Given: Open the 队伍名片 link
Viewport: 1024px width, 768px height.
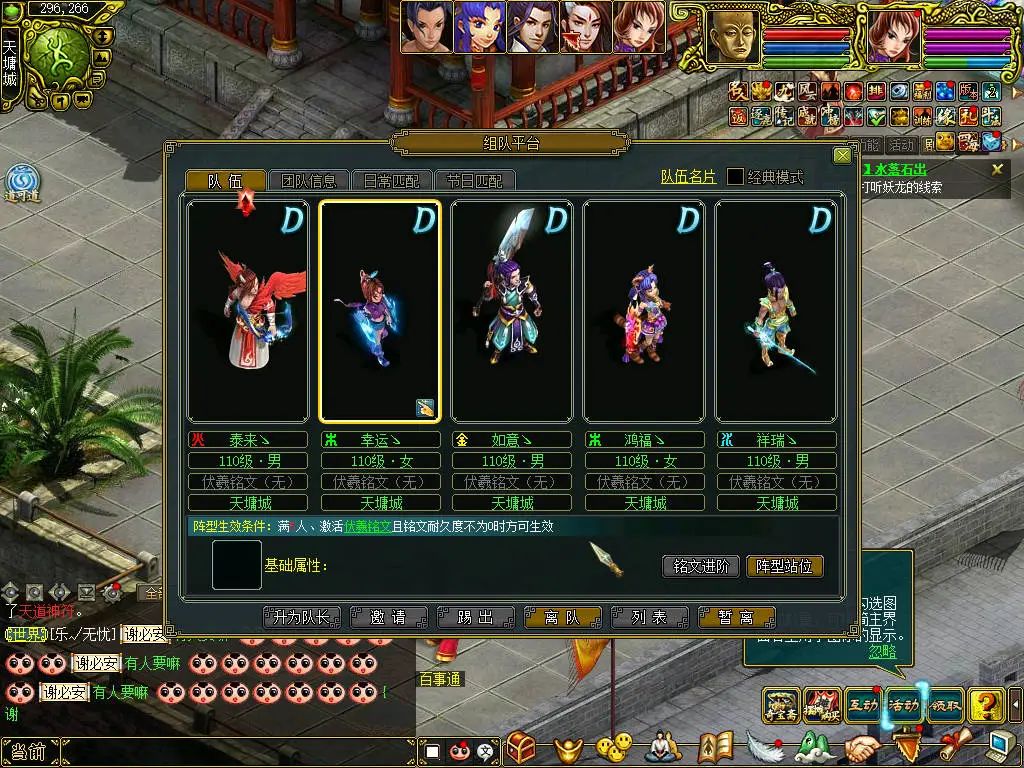Looking at the screenshot, I should coord(688,177).
